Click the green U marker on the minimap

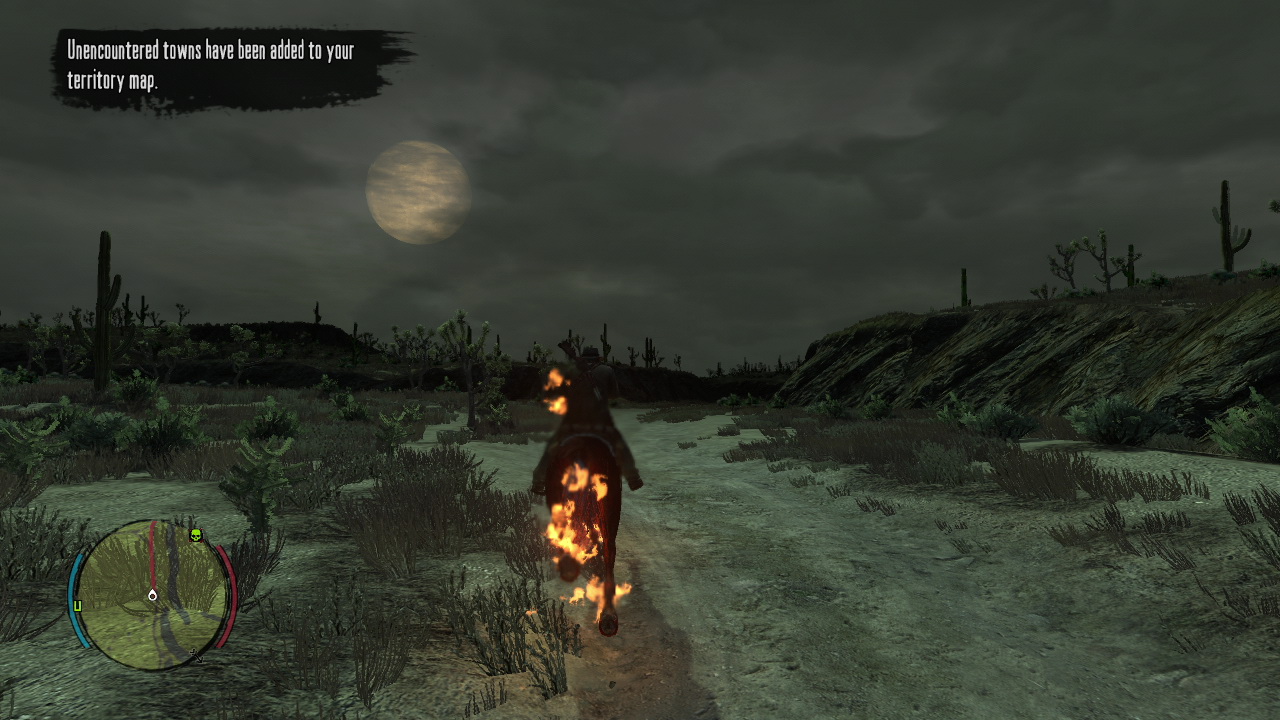(x=77, y=605)
